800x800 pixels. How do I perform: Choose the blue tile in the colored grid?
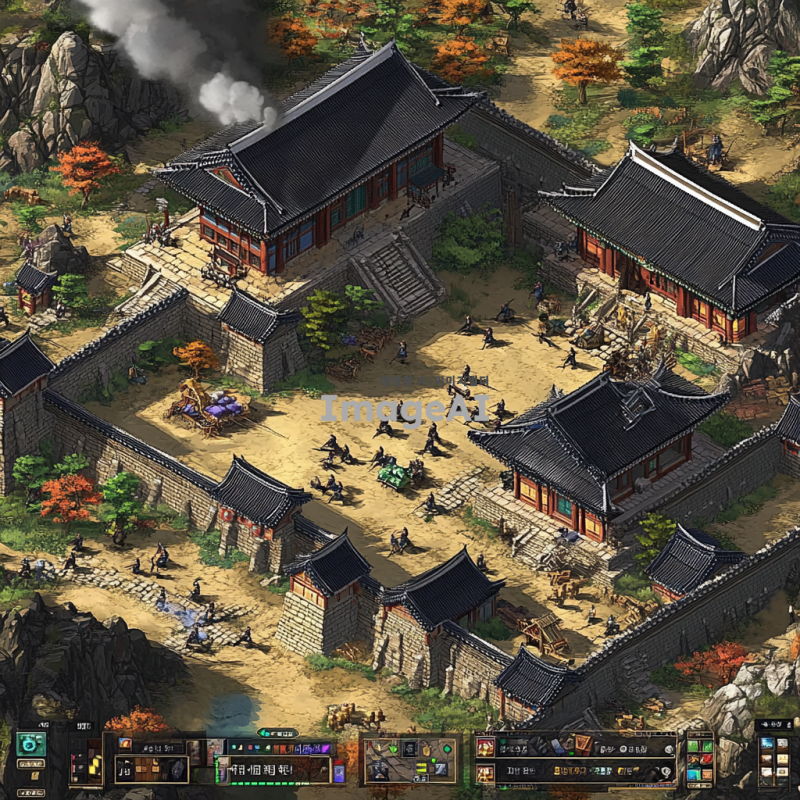pyautogui.click(x=693, y=773)
